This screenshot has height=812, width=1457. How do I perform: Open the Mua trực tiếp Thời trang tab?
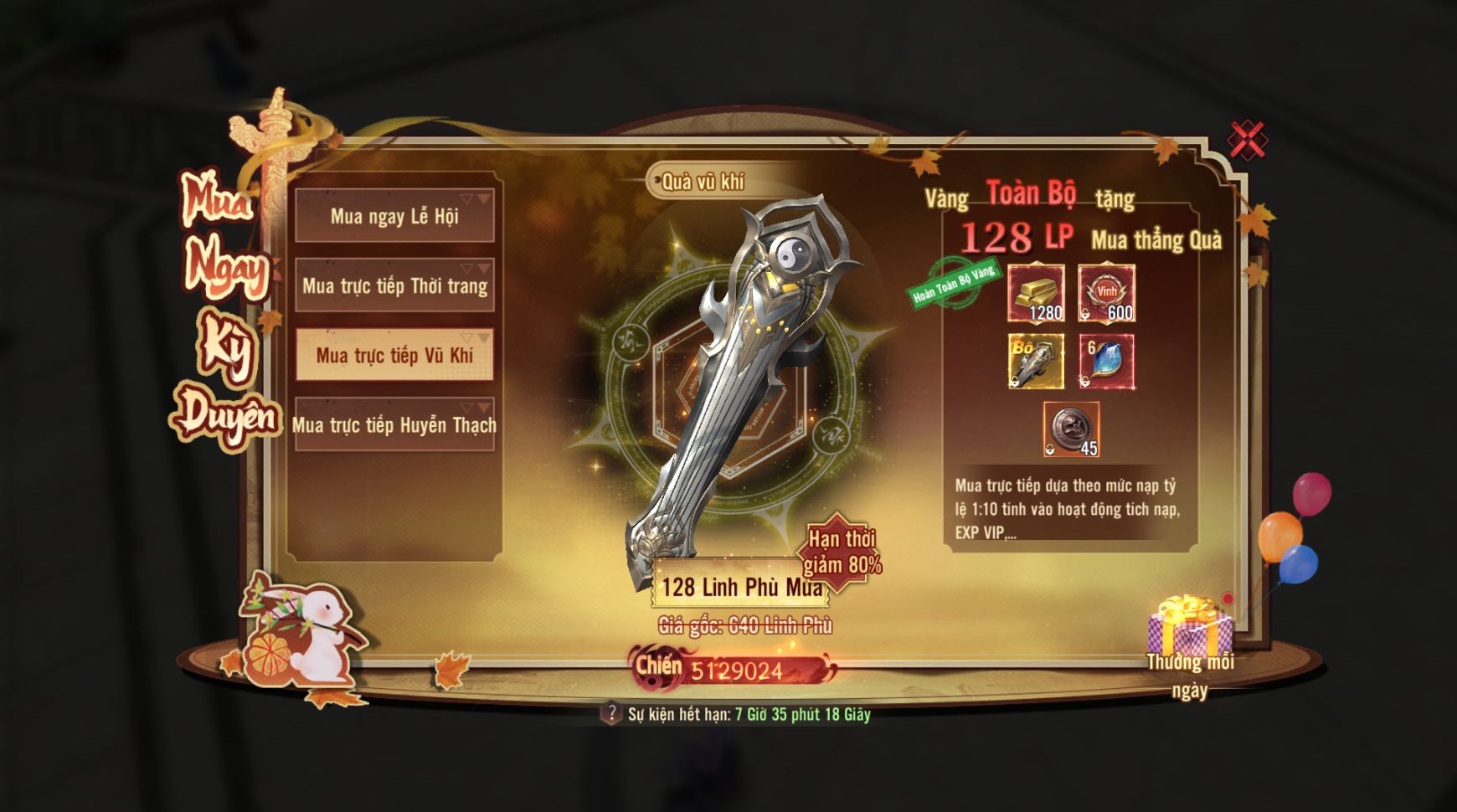click(394, 285)
